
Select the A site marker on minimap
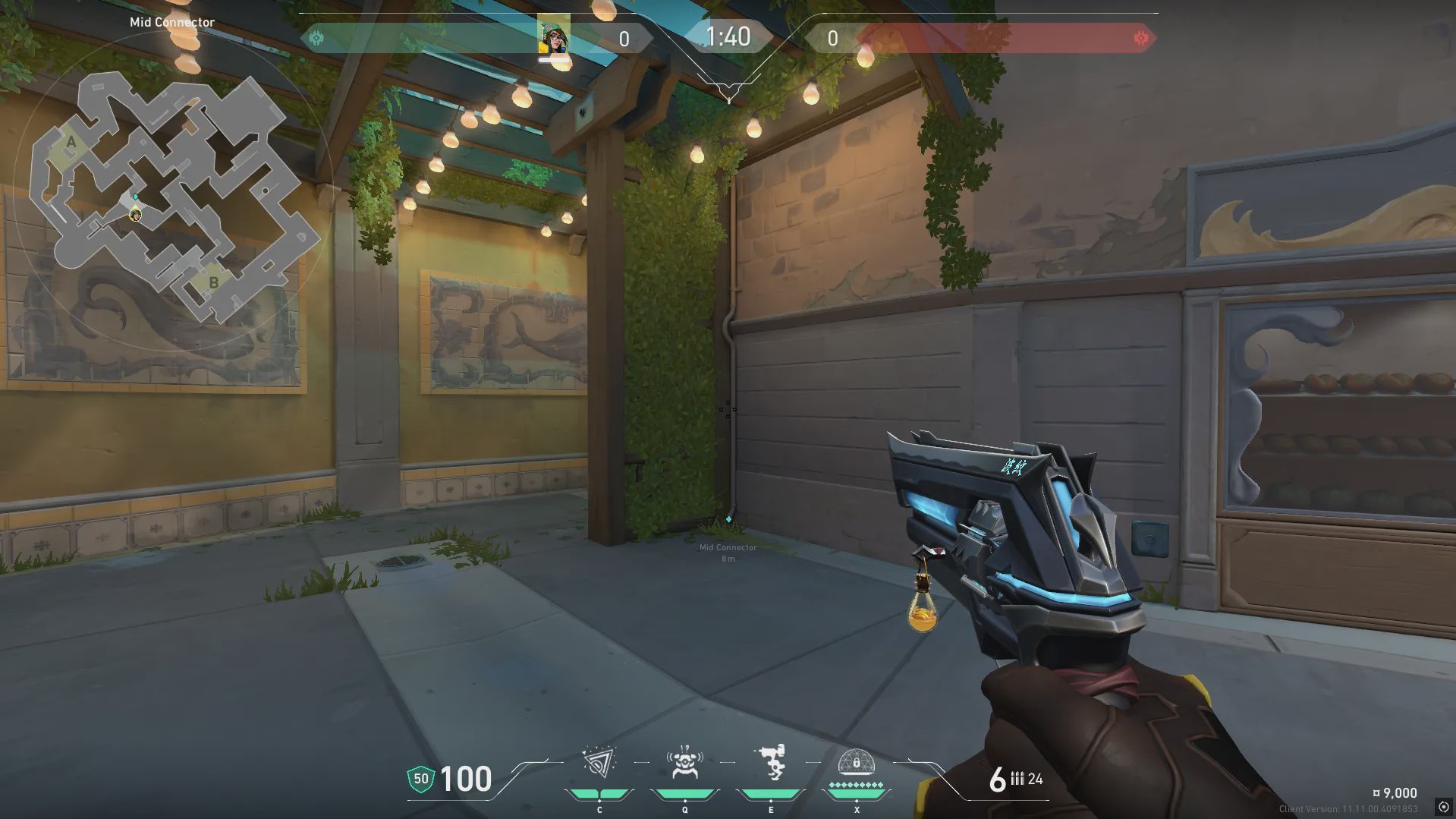click(71, 143)
